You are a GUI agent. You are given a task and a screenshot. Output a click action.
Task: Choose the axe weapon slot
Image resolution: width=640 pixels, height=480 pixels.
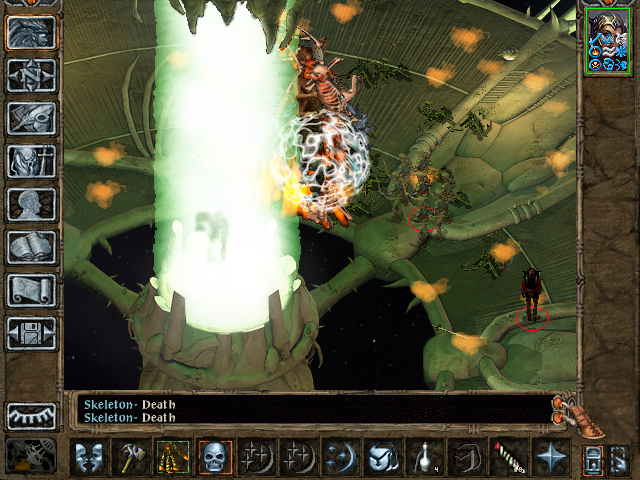(131, 457)
